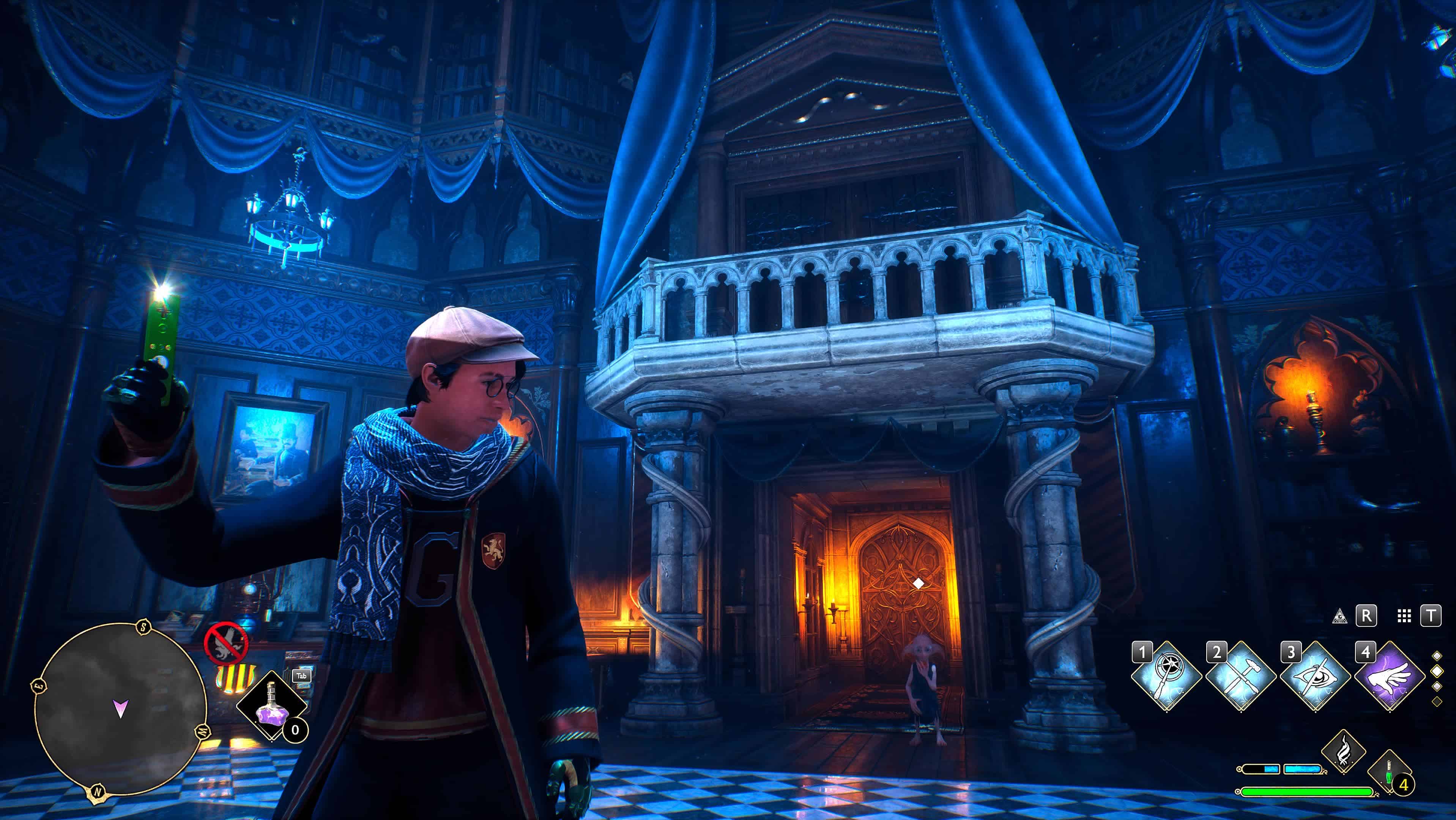Screen dimensions: 1456x820
Task: Open the spell set grid icon
Action: click(x=1404, y=616)
